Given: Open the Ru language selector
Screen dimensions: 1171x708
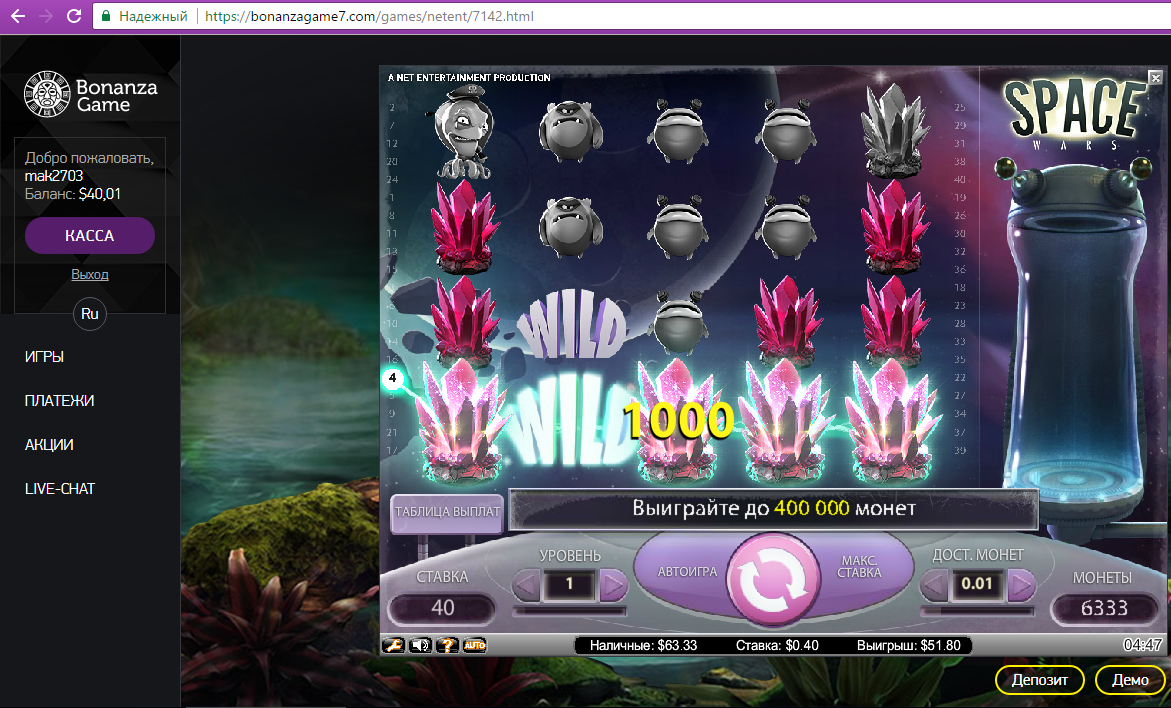Looking at the screenshot, I should click(90, 314).
